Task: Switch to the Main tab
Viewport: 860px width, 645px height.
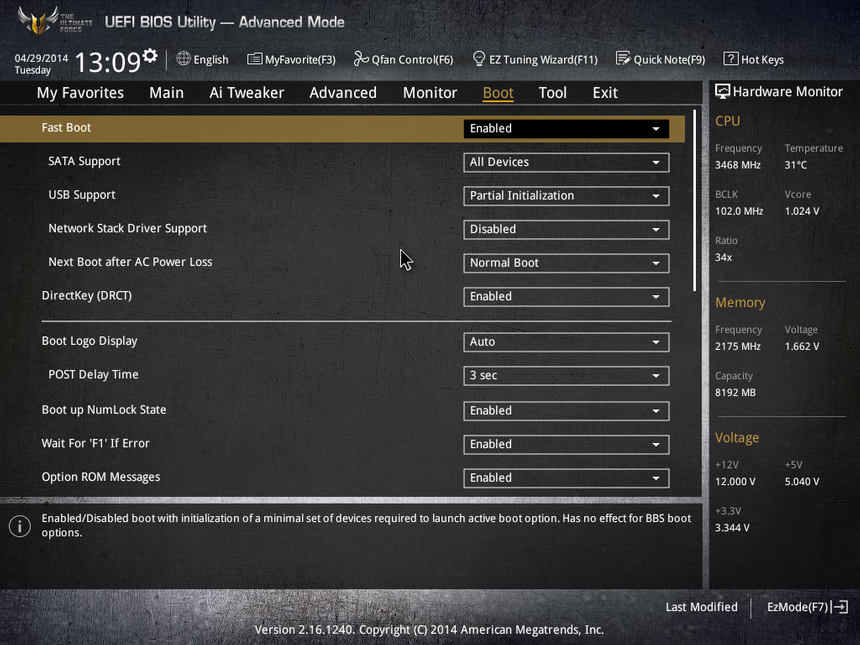Action: click(166, 93)
